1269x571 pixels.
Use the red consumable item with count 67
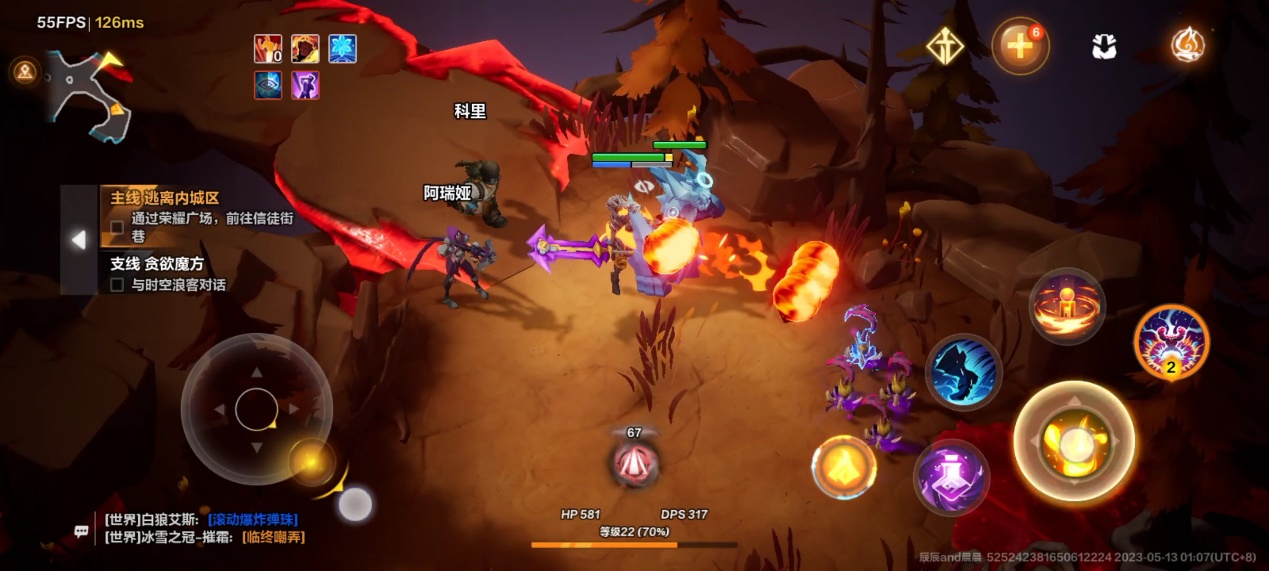tap(634, 462)
